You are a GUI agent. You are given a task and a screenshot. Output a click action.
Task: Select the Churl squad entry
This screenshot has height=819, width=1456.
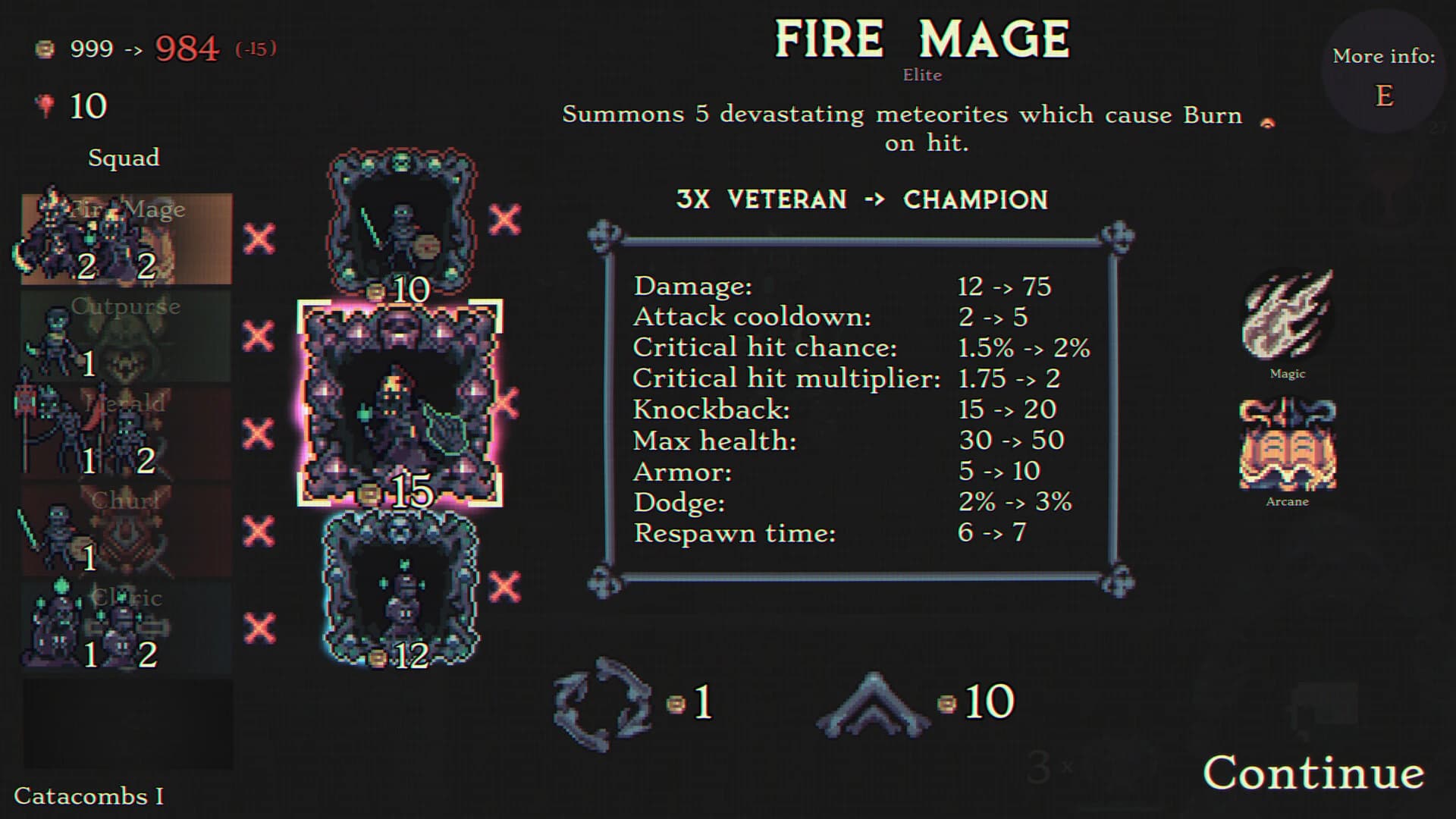125,529
